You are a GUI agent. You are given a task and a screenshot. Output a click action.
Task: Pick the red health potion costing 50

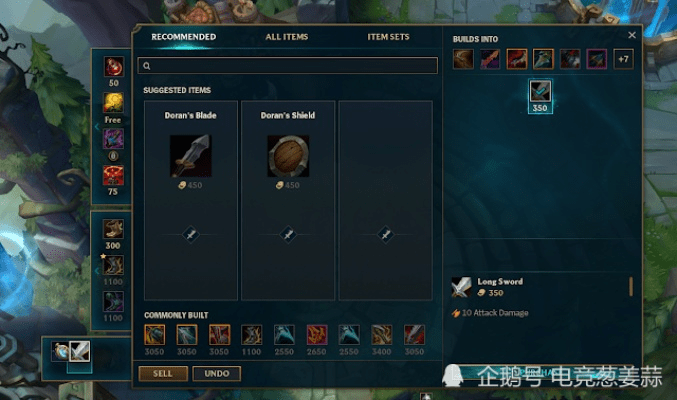pyautogui.click(x=113, y=67)
